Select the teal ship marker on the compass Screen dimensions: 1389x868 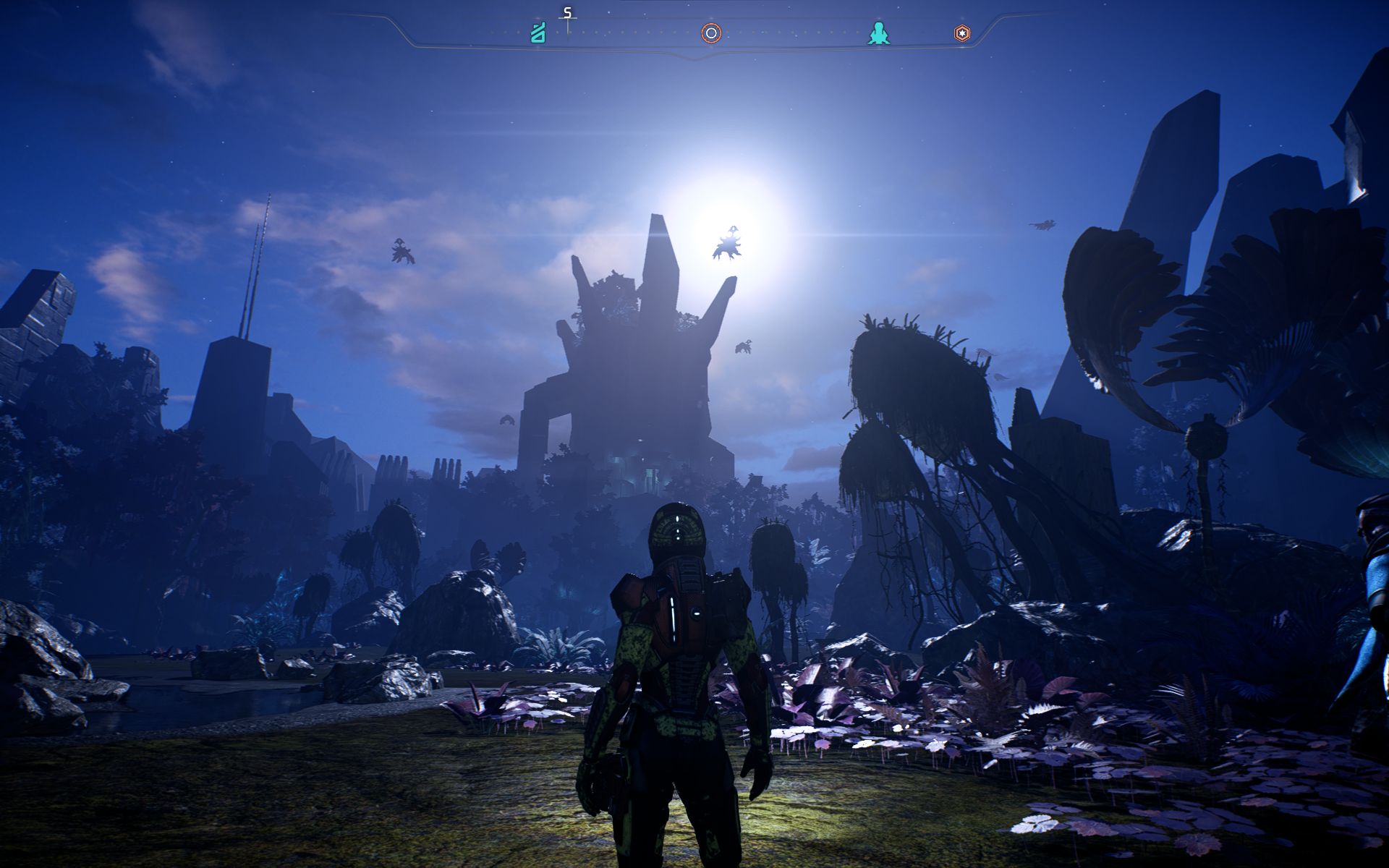[878, 33]
